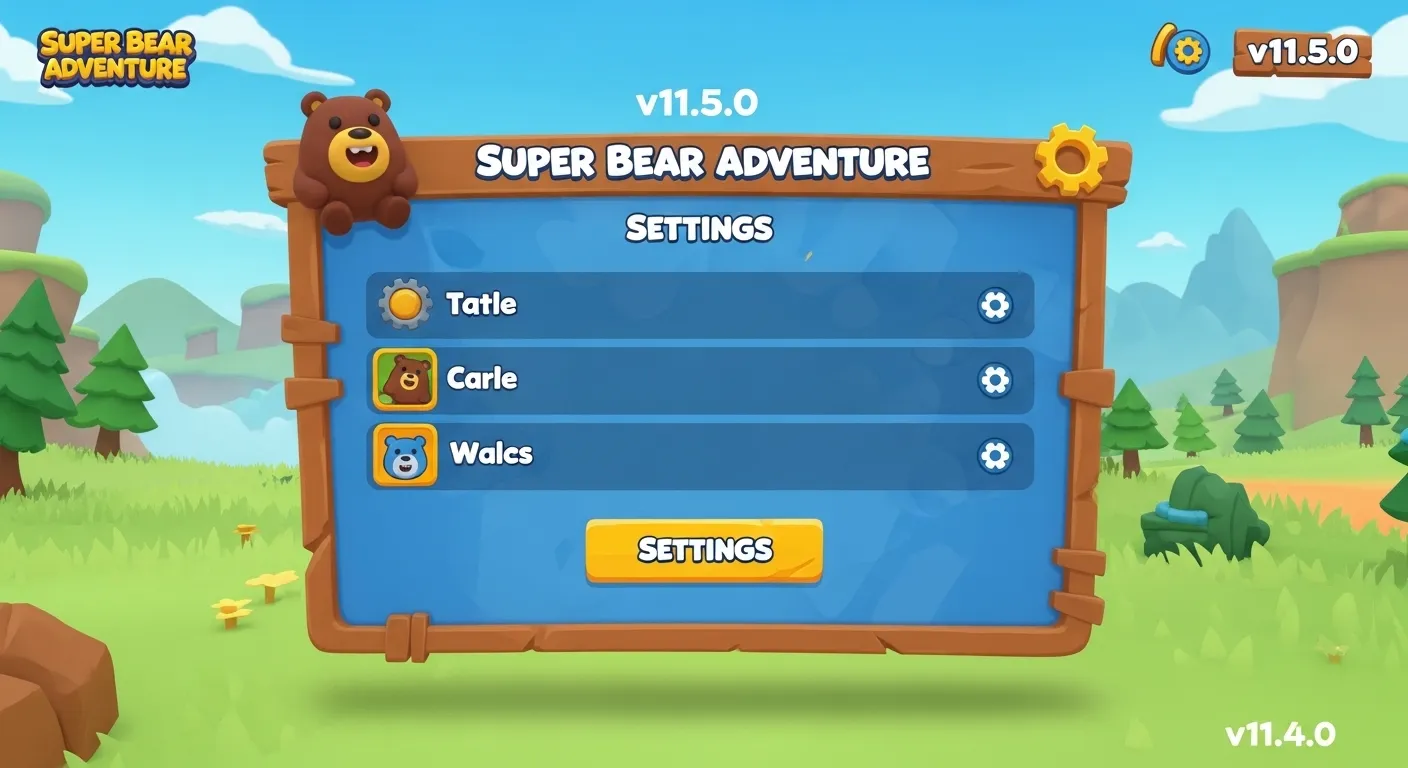
Task: Select the yellow gear icon left of Tatle
Action: [x=403, y=304]
